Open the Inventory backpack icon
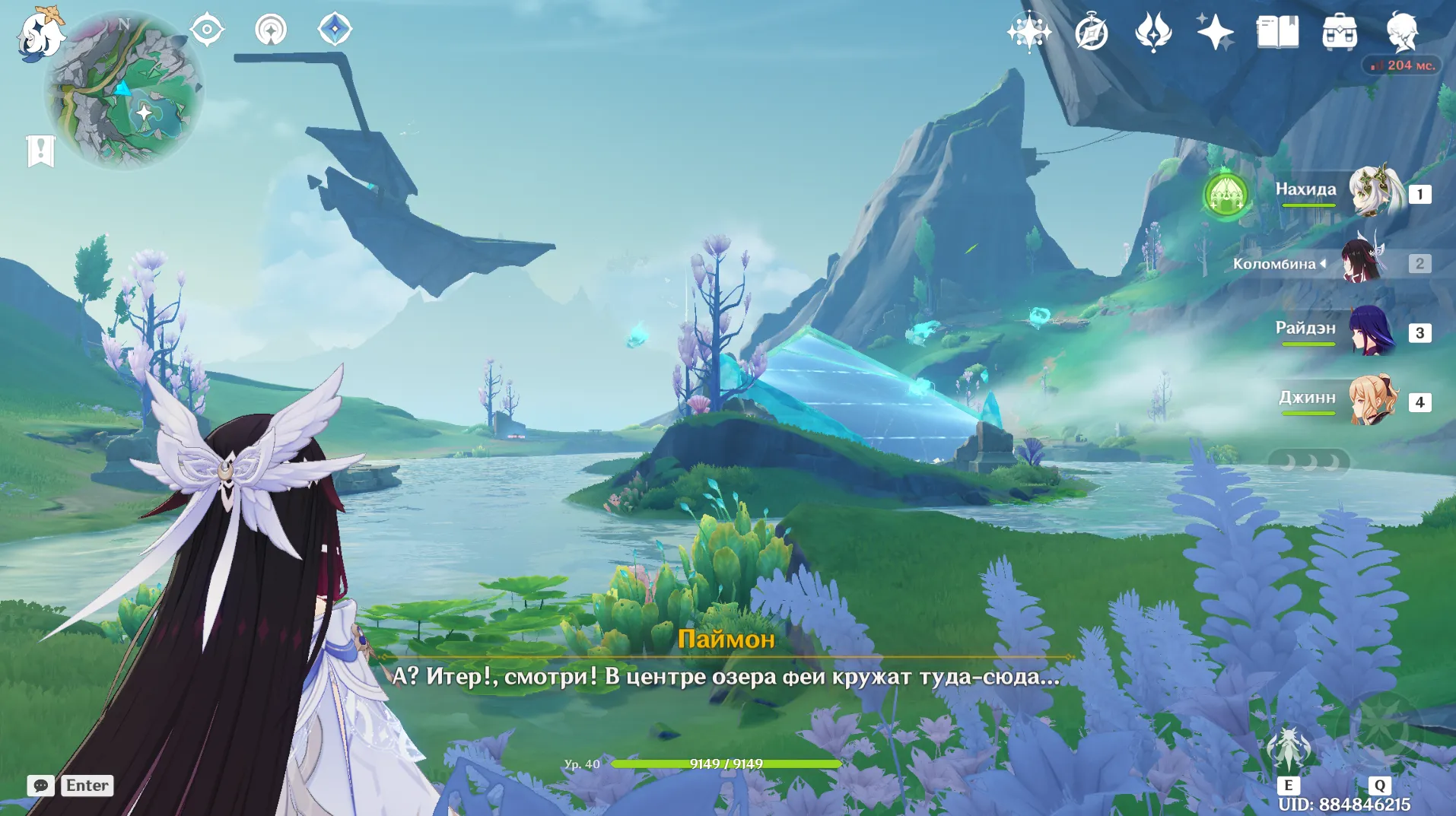1456x816 pixels. [1340, 33]
